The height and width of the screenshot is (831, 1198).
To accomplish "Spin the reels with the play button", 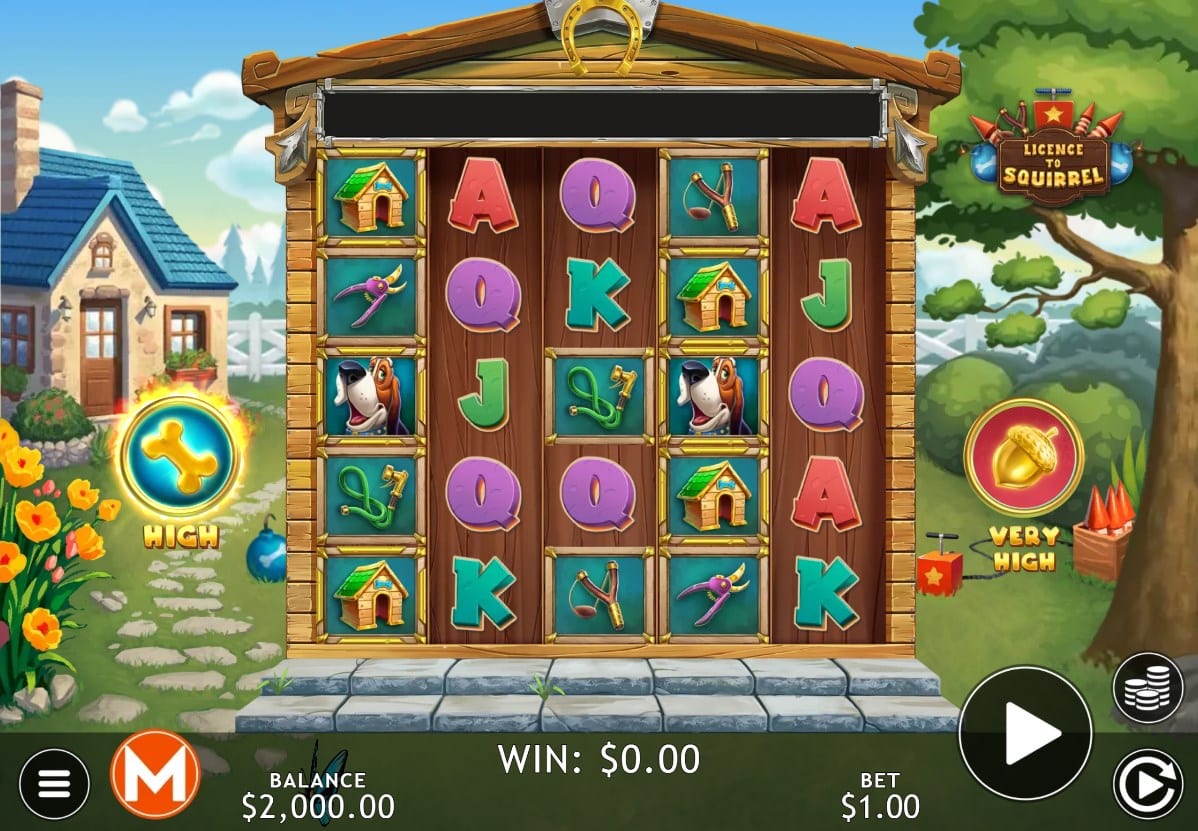I will [x=1025, y=733].
